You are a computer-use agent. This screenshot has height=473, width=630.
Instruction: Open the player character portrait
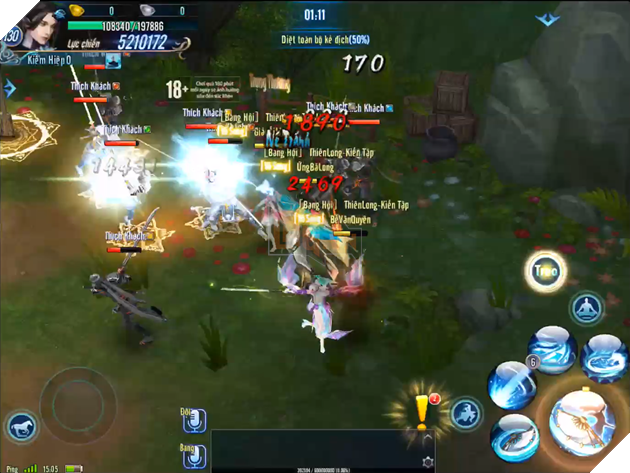click(32, 24)
